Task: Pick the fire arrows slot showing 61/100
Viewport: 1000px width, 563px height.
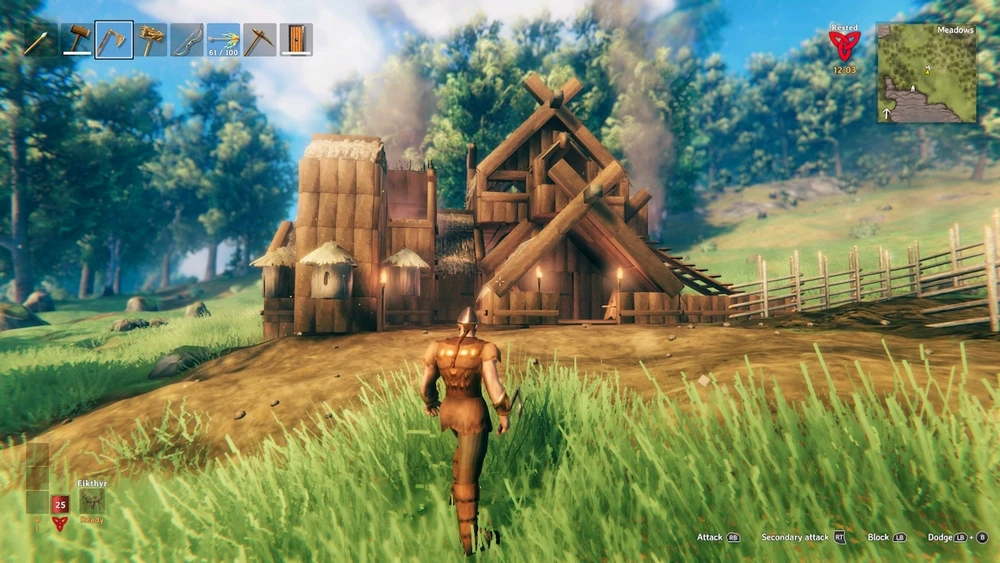Action: (223, 40)
